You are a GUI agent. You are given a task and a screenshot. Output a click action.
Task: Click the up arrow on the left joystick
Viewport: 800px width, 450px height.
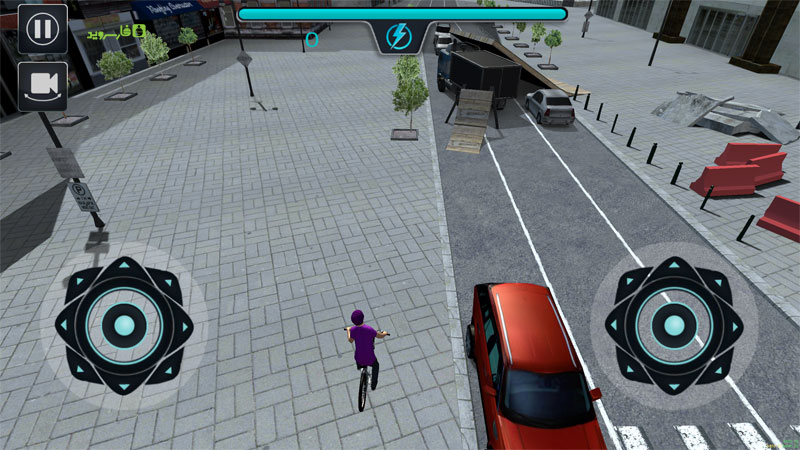124,267
